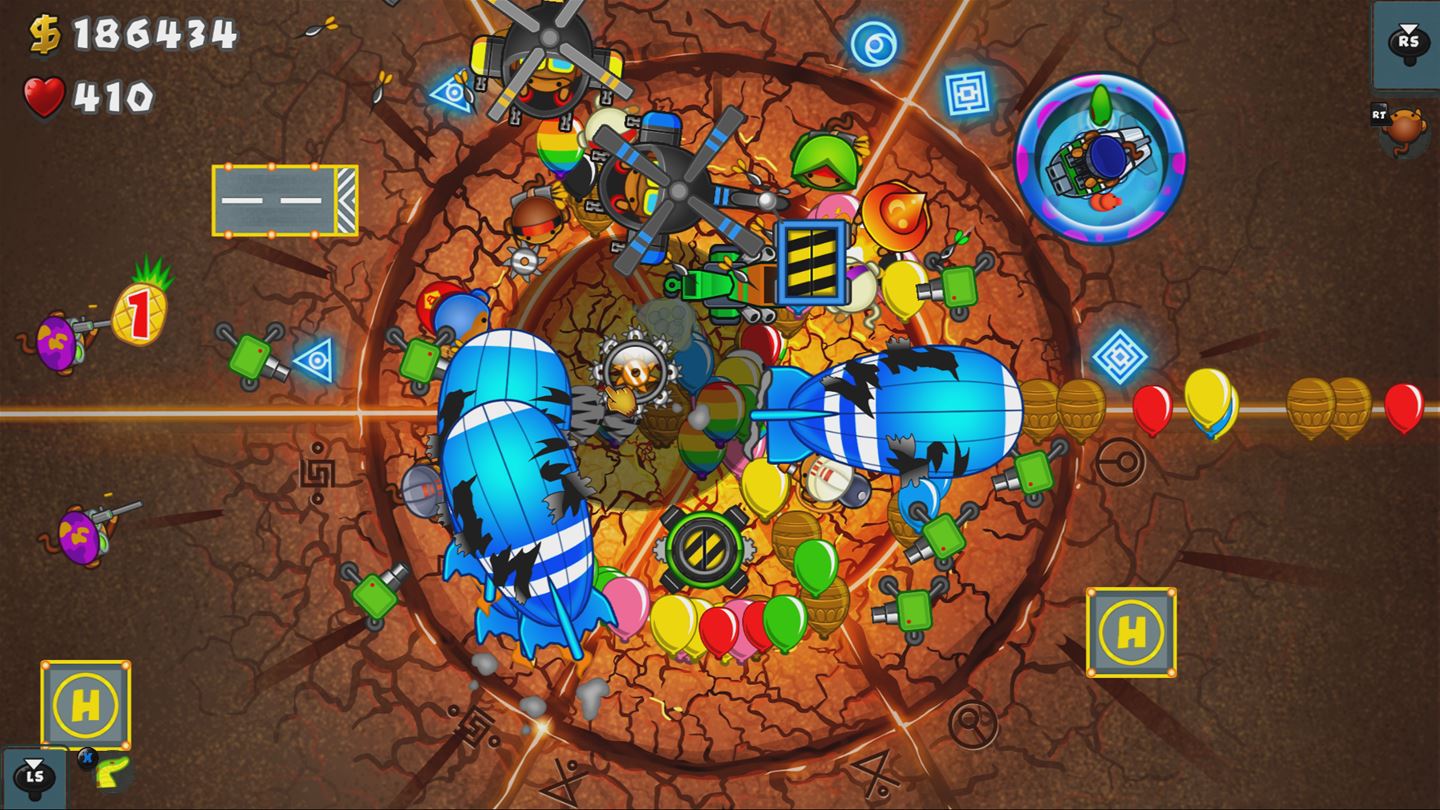1440x810 pixels.
Task: Click the X button prompt near the snake road item
Action: pyautogui.click(x=87, y=757)
